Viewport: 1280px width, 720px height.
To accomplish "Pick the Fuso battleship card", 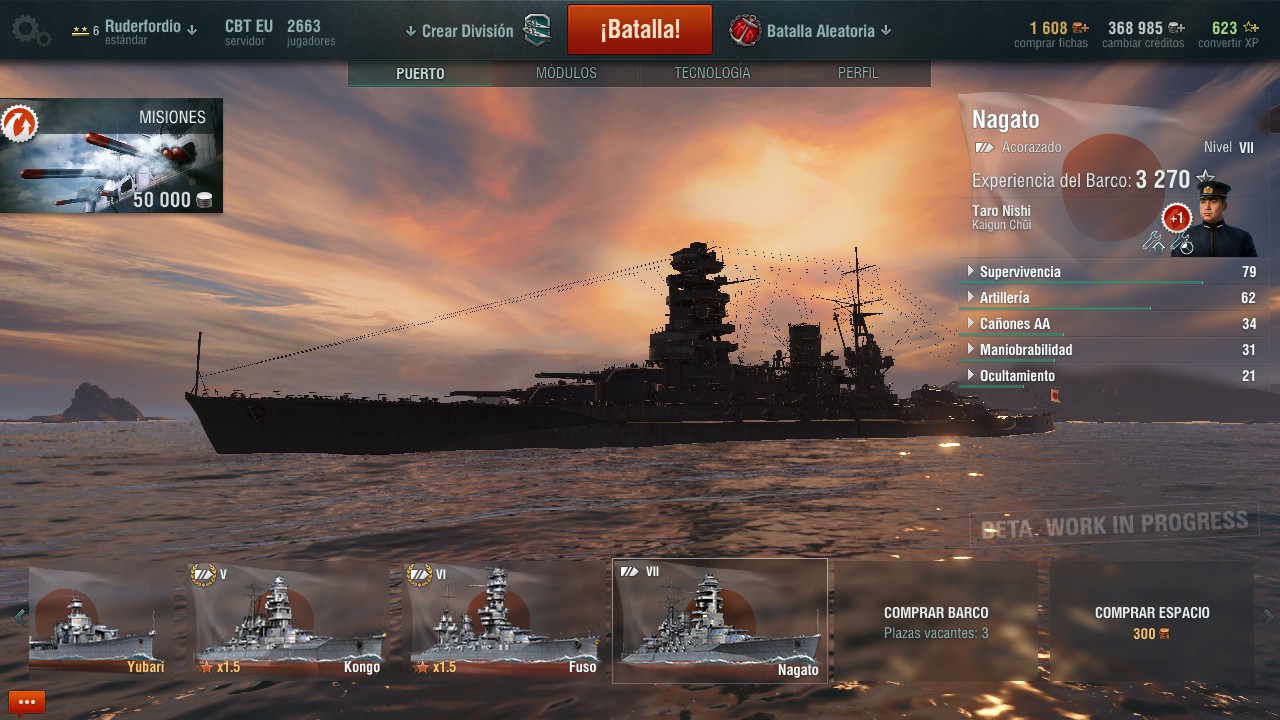I will pyautogui.click(x=503, y=620).
